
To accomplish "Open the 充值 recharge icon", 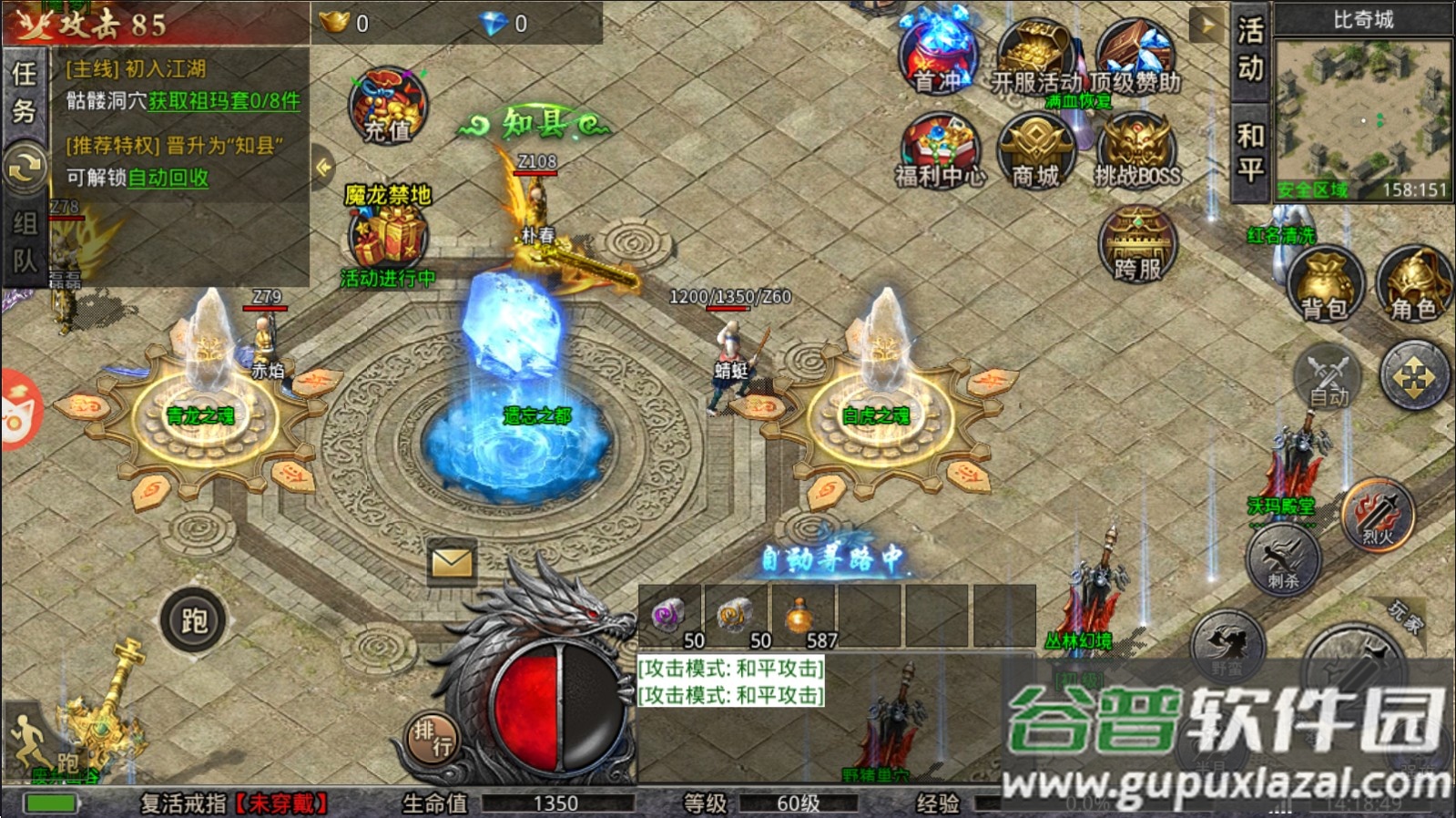I will pos(388,107).
